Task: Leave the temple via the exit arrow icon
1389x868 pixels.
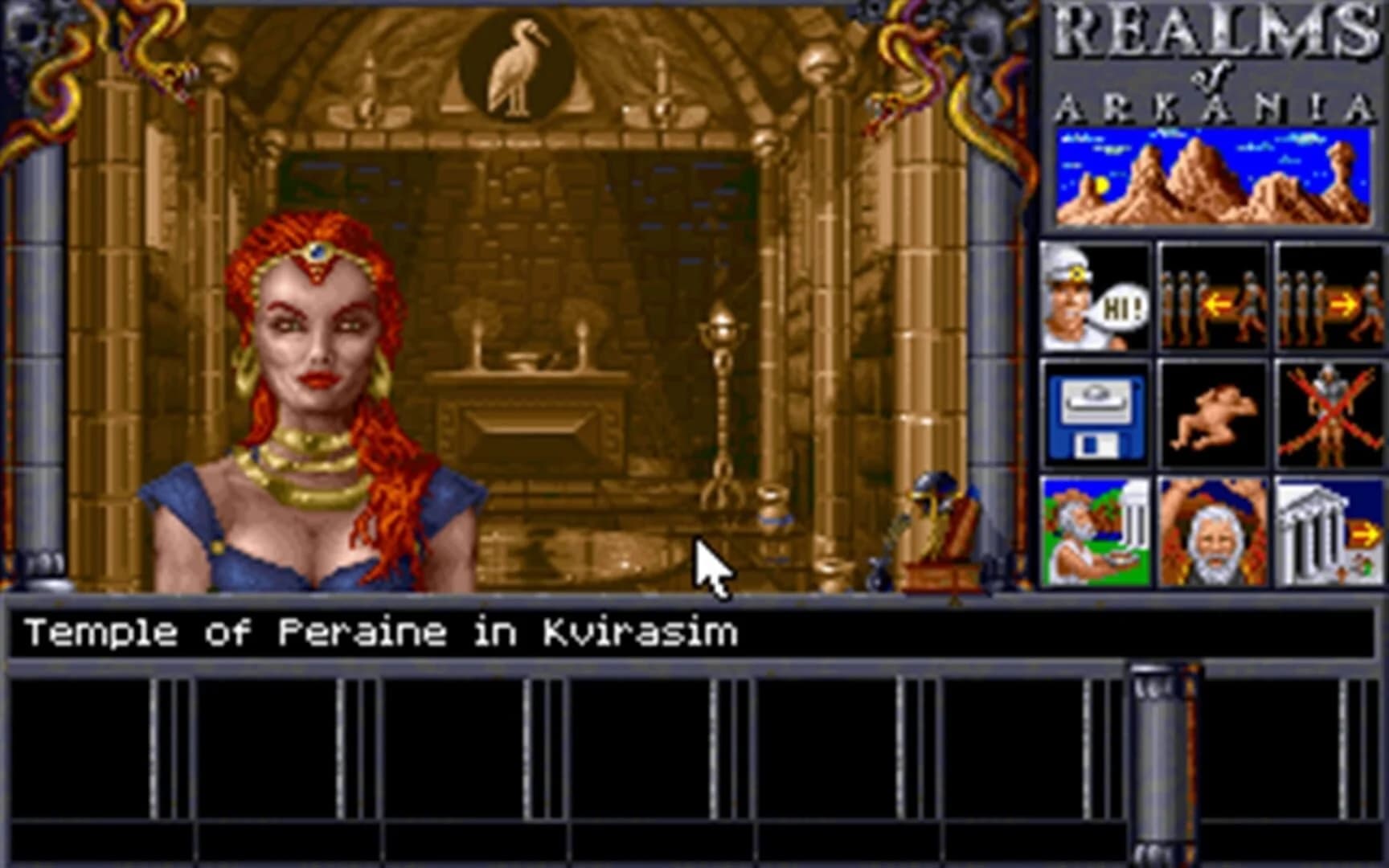Action: (x=1328, y=530)
